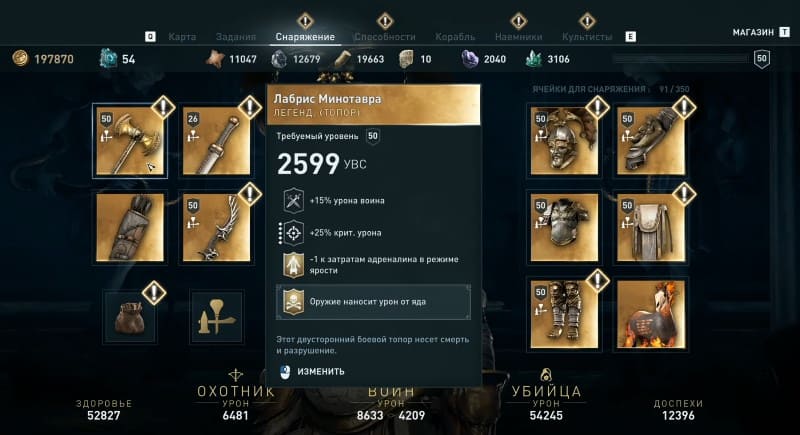Pick the curved bow weapon slot
Screen dimensions: 800x435
216,227
